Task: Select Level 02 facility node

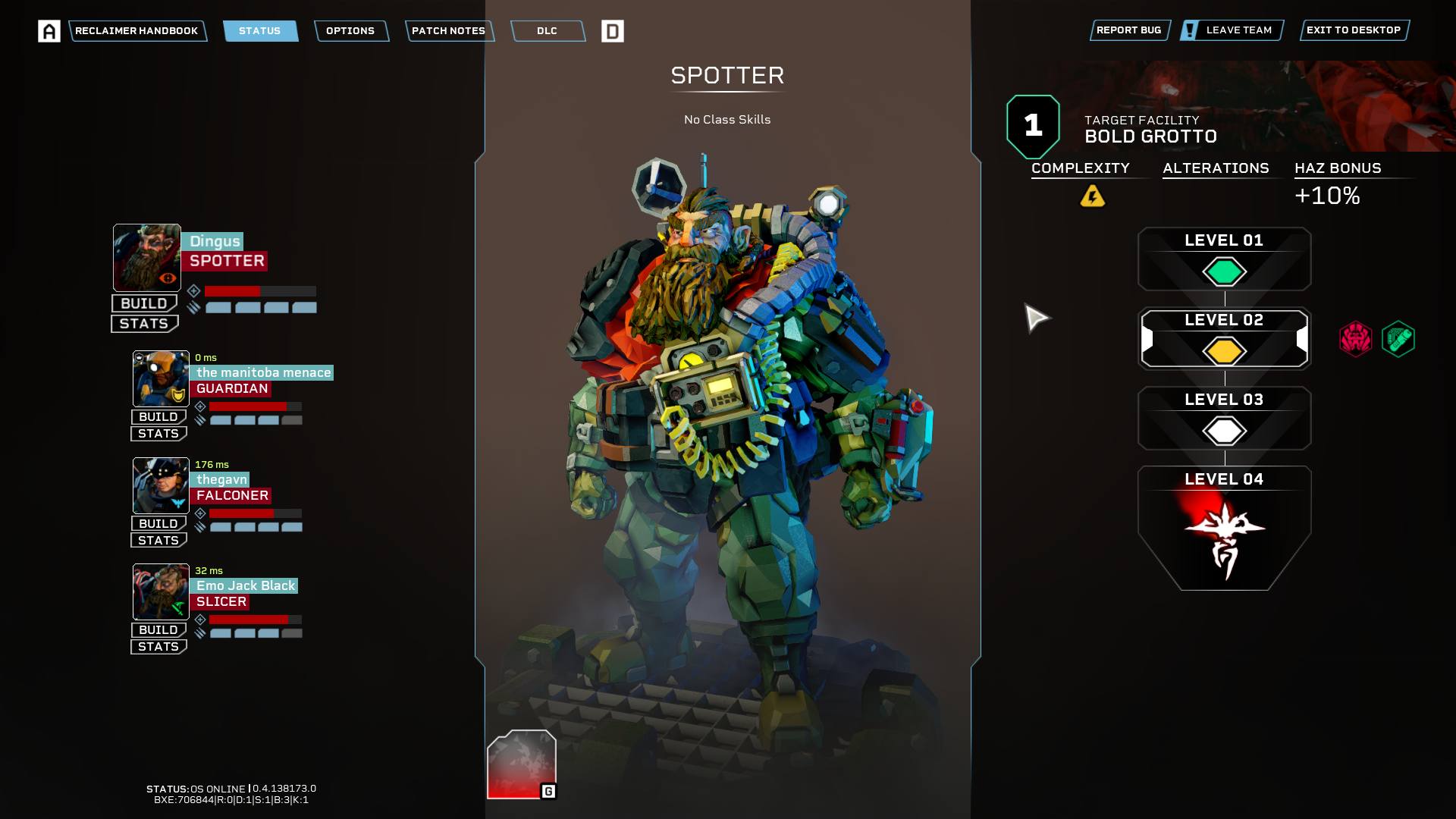Action: pyautogui.click(x=1224, y=339)
